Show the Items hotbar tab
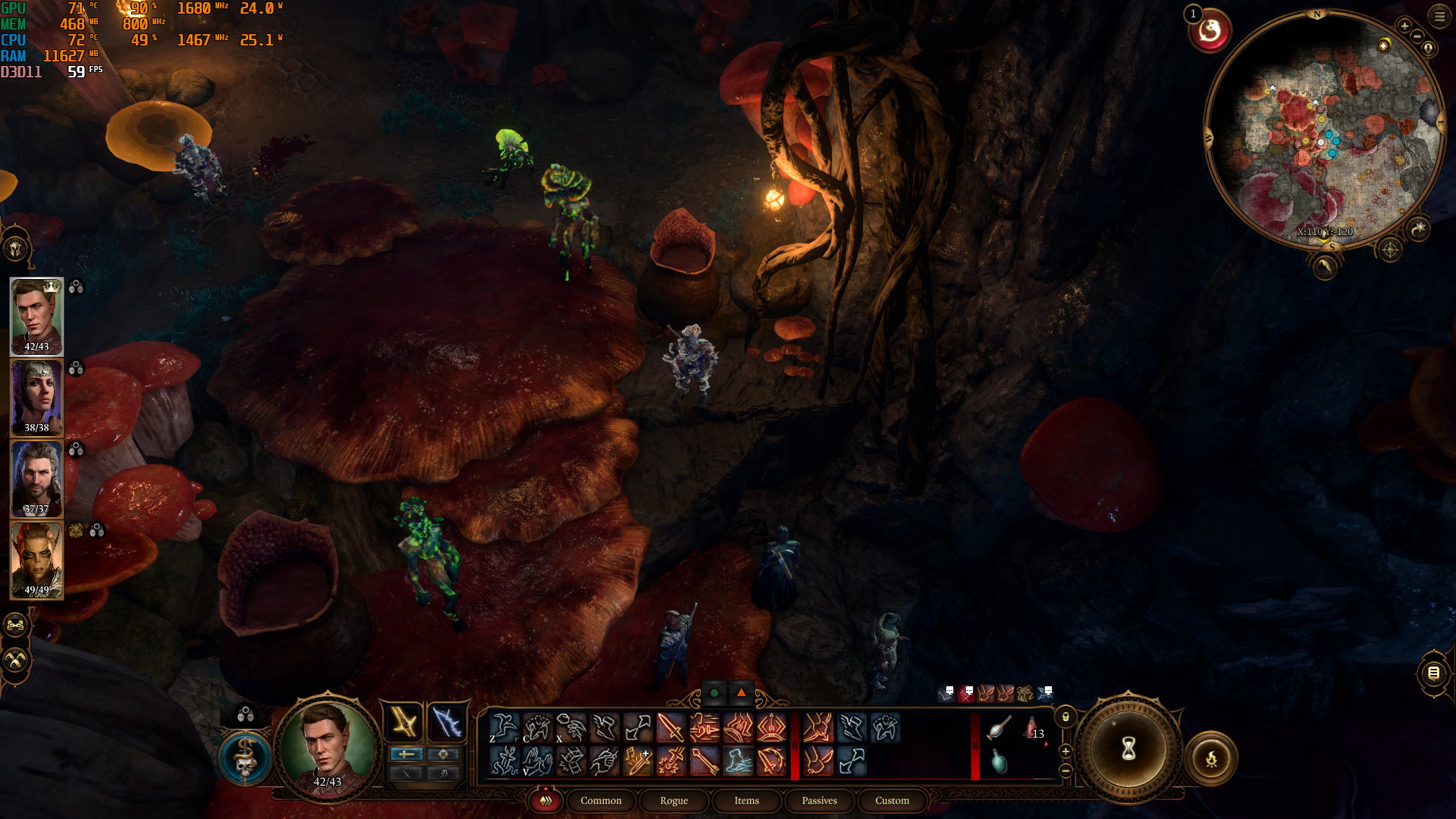Screen dimensions: 1456x819 tap(746, 801)
